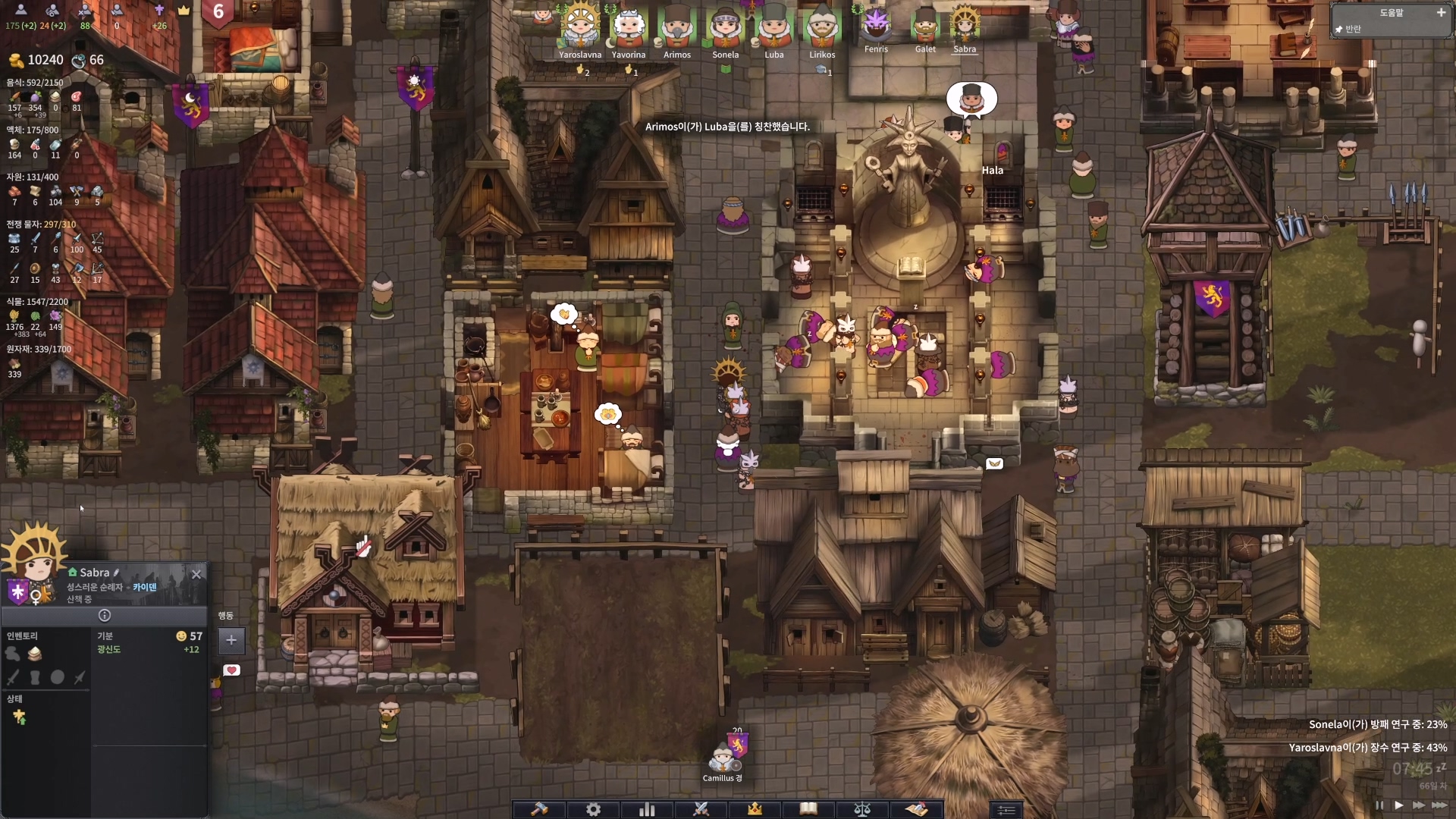Close the Sabra character panel
The image size is (1456, 819).
tap(196, 574)
